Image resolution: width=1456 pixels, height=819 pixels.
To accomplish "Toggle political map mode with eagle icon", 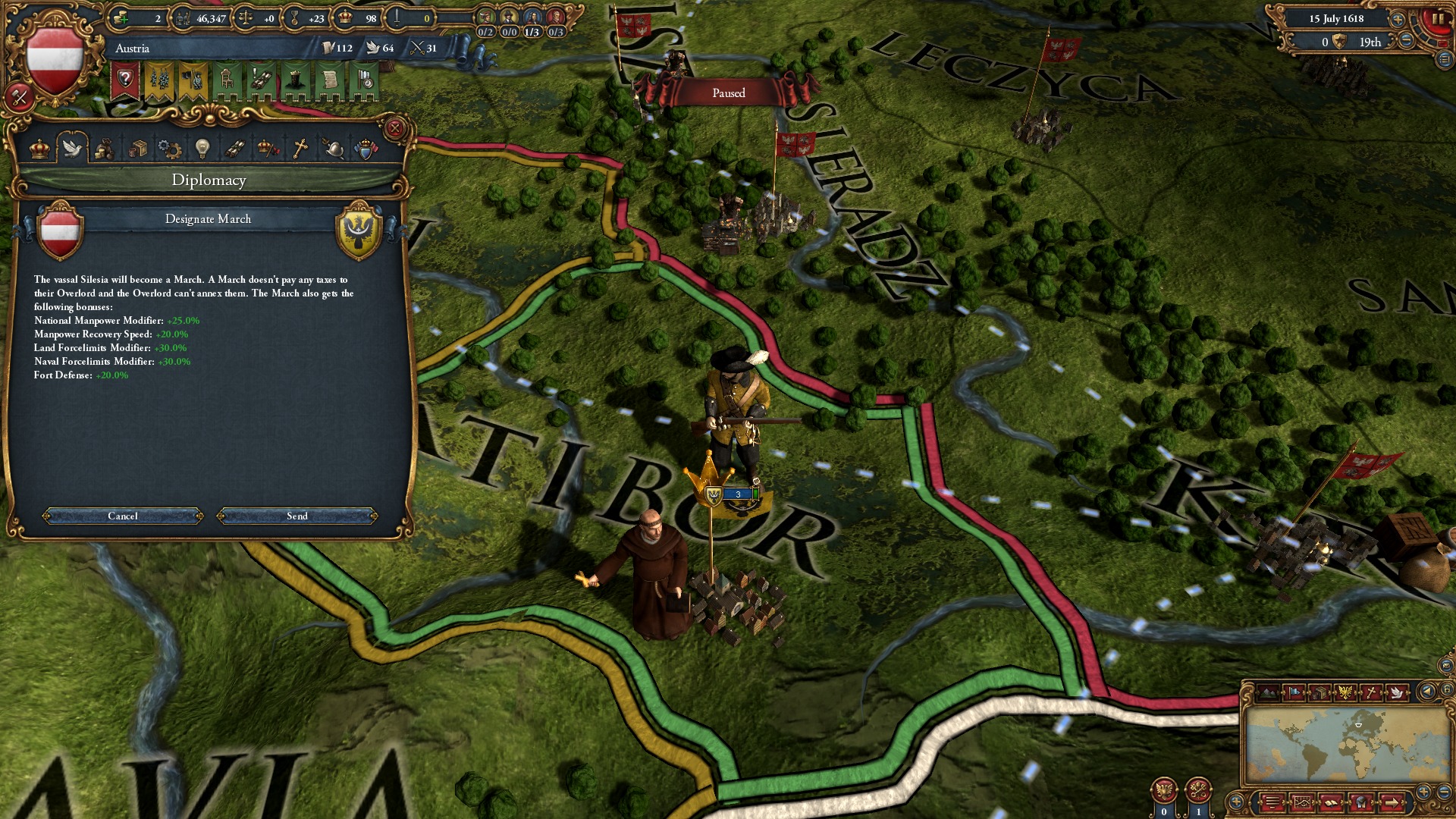I will [1345, 692].
